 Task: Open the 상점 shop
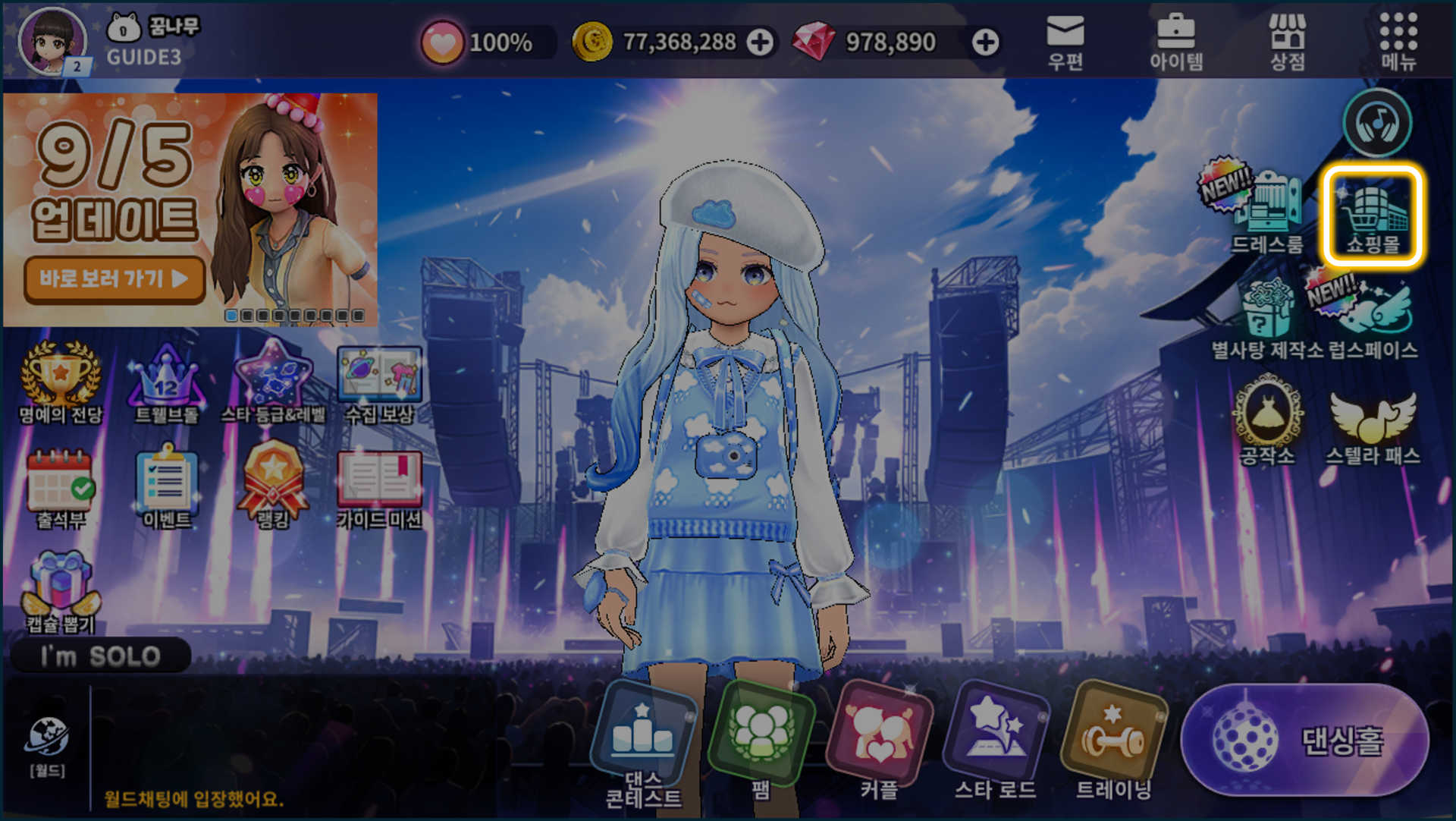[x=1287, y=42]
